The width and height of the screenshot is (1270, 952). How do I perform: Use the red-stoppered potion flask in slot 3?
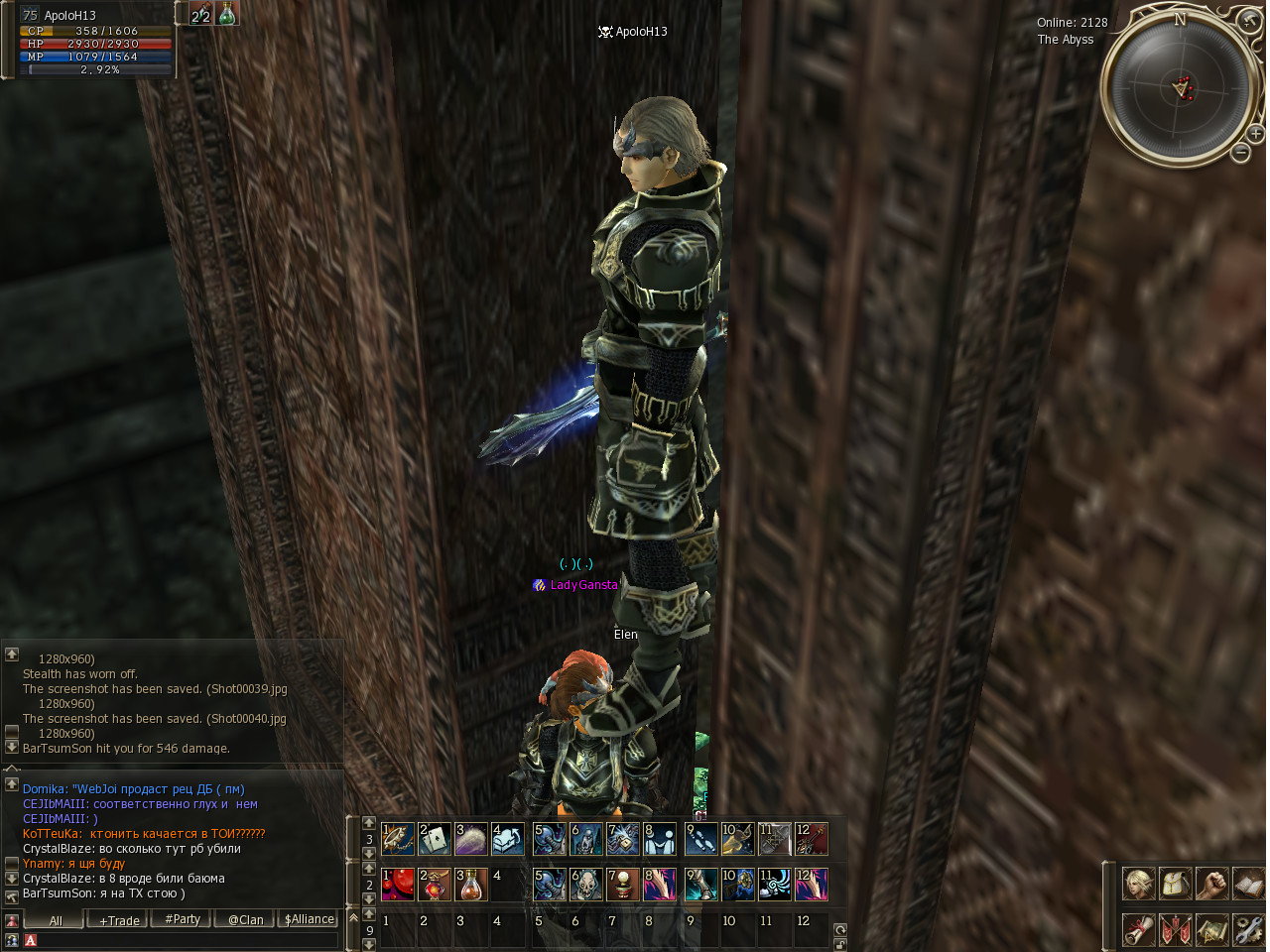pos(471,885)
